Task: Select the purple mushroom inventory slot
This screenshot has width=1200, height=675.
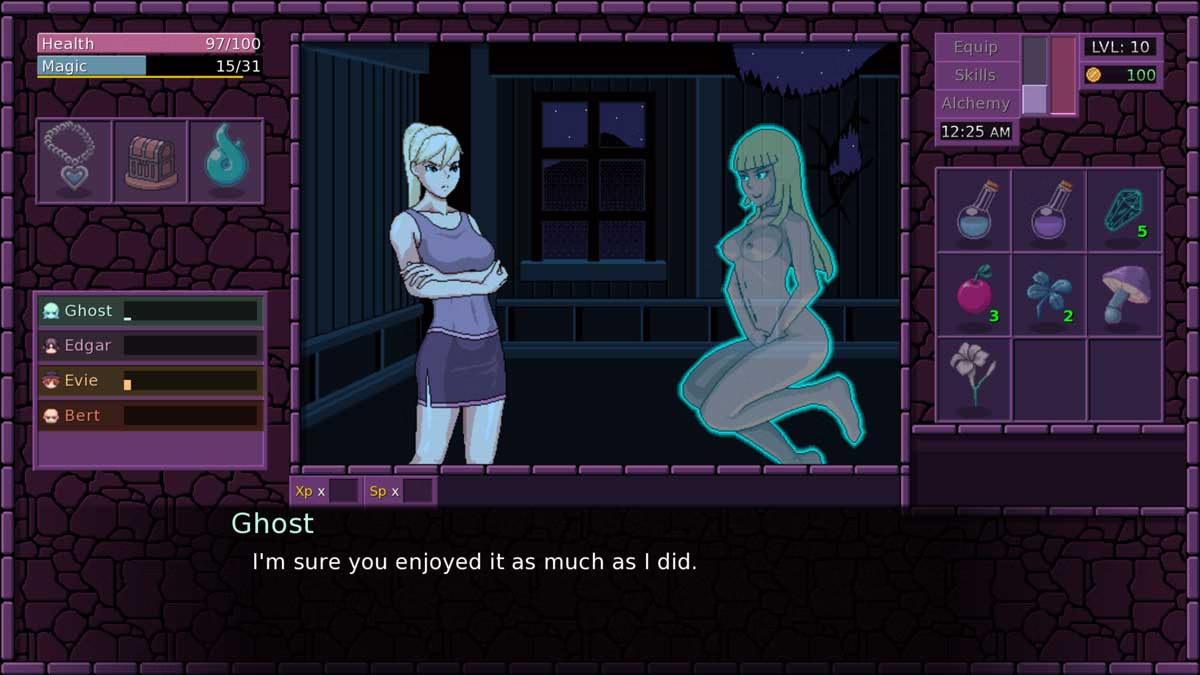Action: click(1124, 295)
